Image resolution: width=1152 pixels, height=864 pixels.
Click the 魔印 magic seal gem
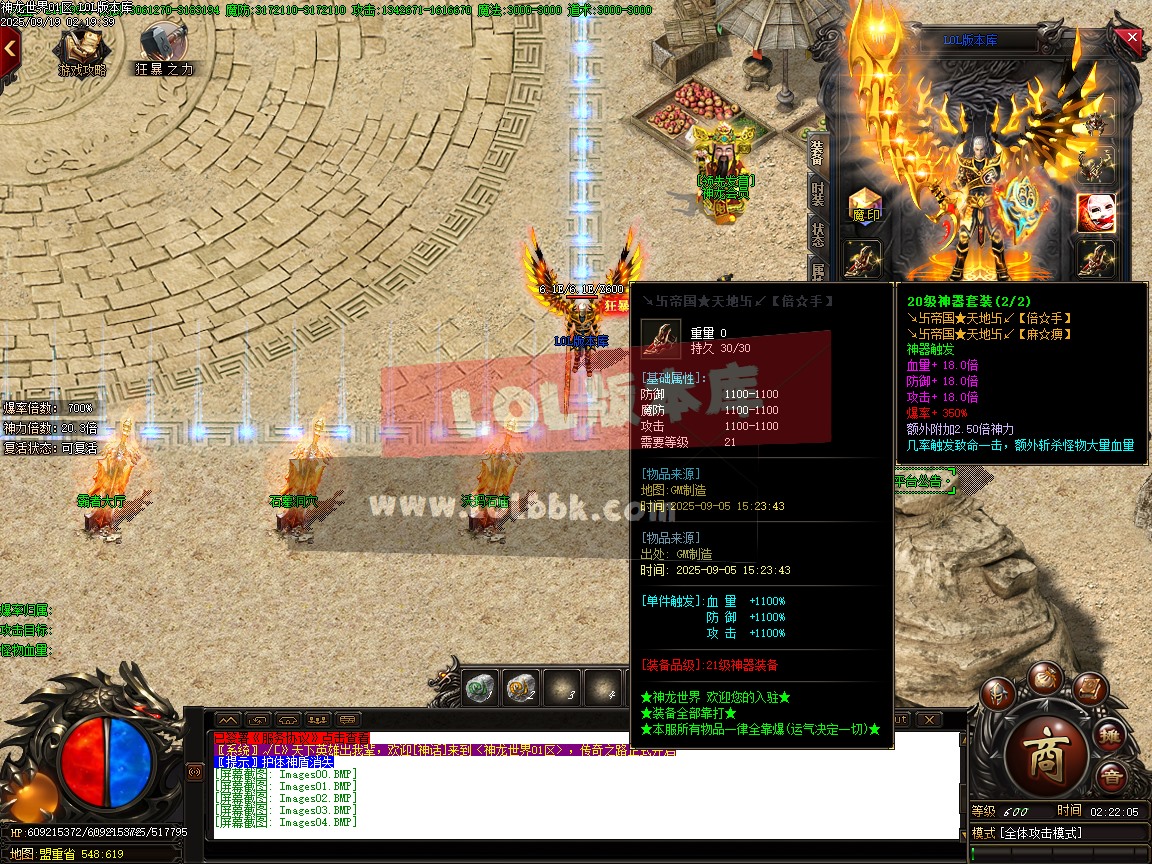[865, 205]
